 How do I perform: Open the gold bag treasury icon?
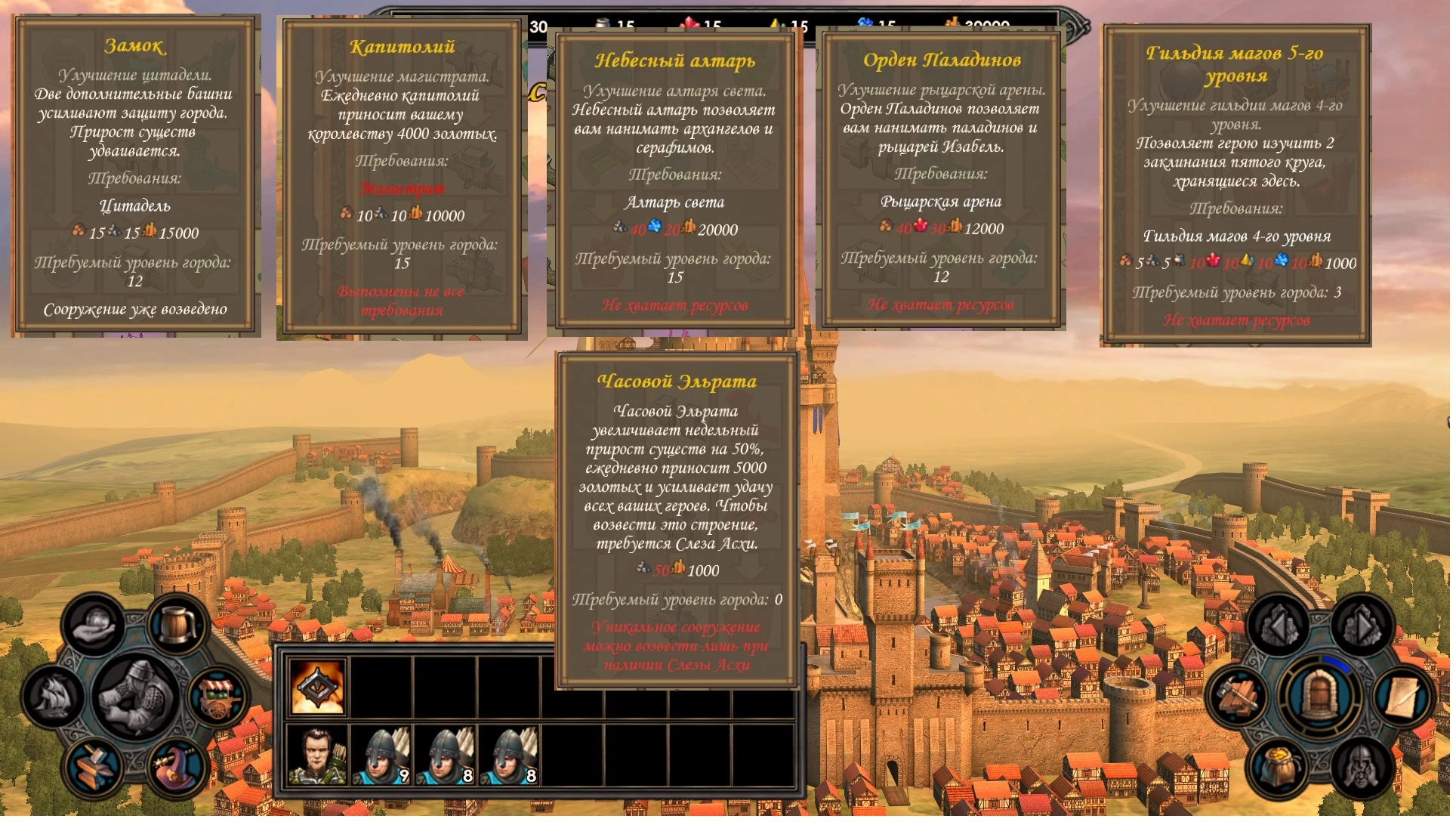(1277, 765)
